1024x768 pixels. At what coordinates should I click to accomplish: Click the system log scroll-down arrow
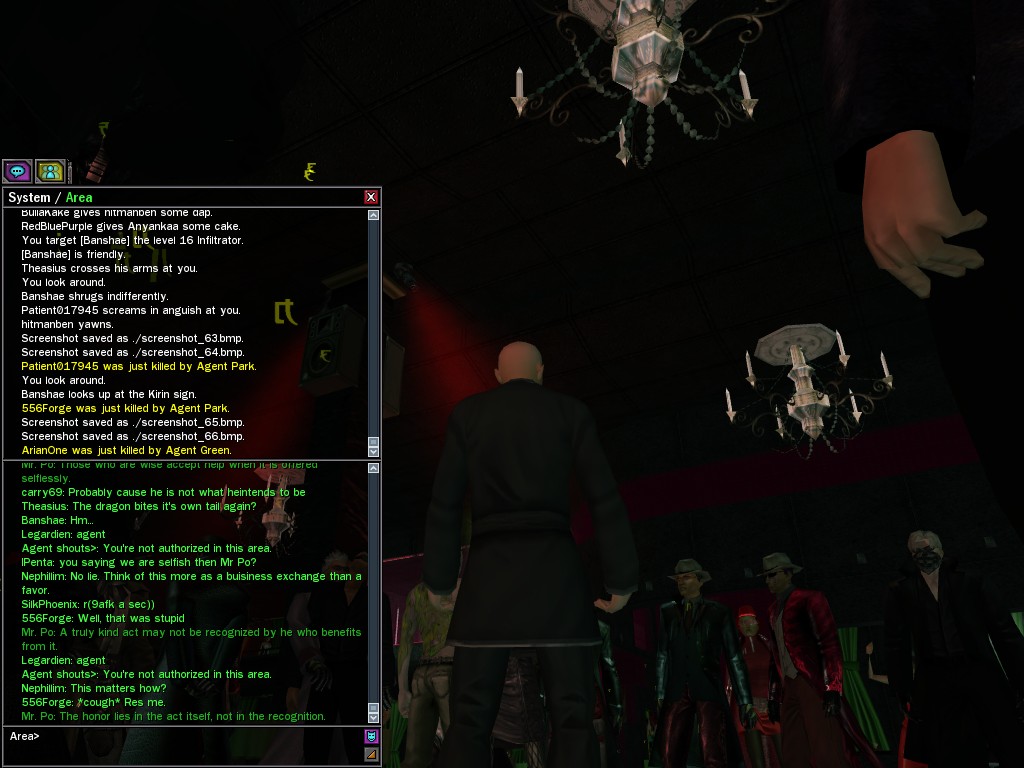tap(373, 451)
